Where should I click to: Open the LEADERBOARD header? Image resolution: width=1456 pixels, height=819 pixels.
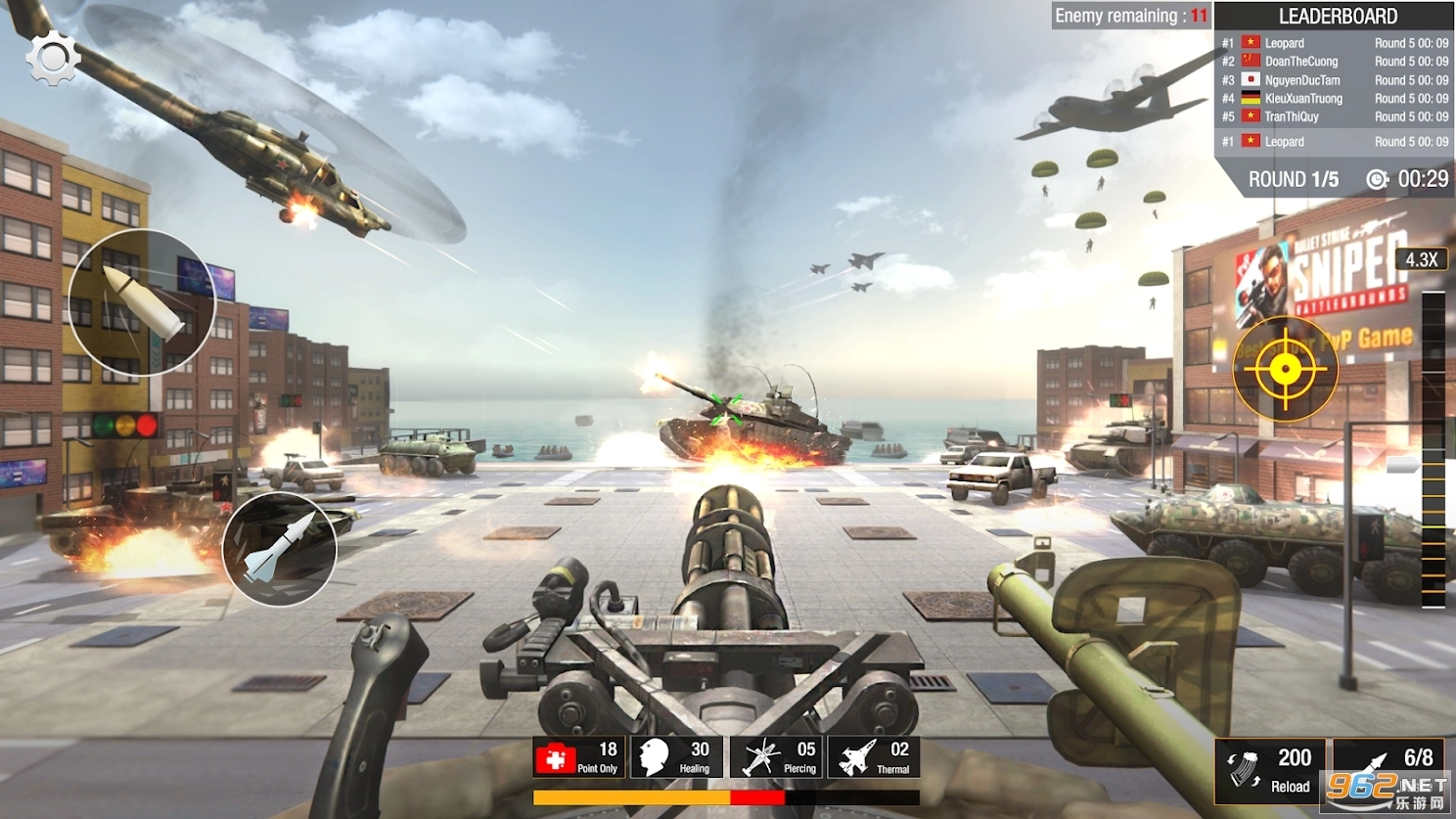pos(1338,17)
